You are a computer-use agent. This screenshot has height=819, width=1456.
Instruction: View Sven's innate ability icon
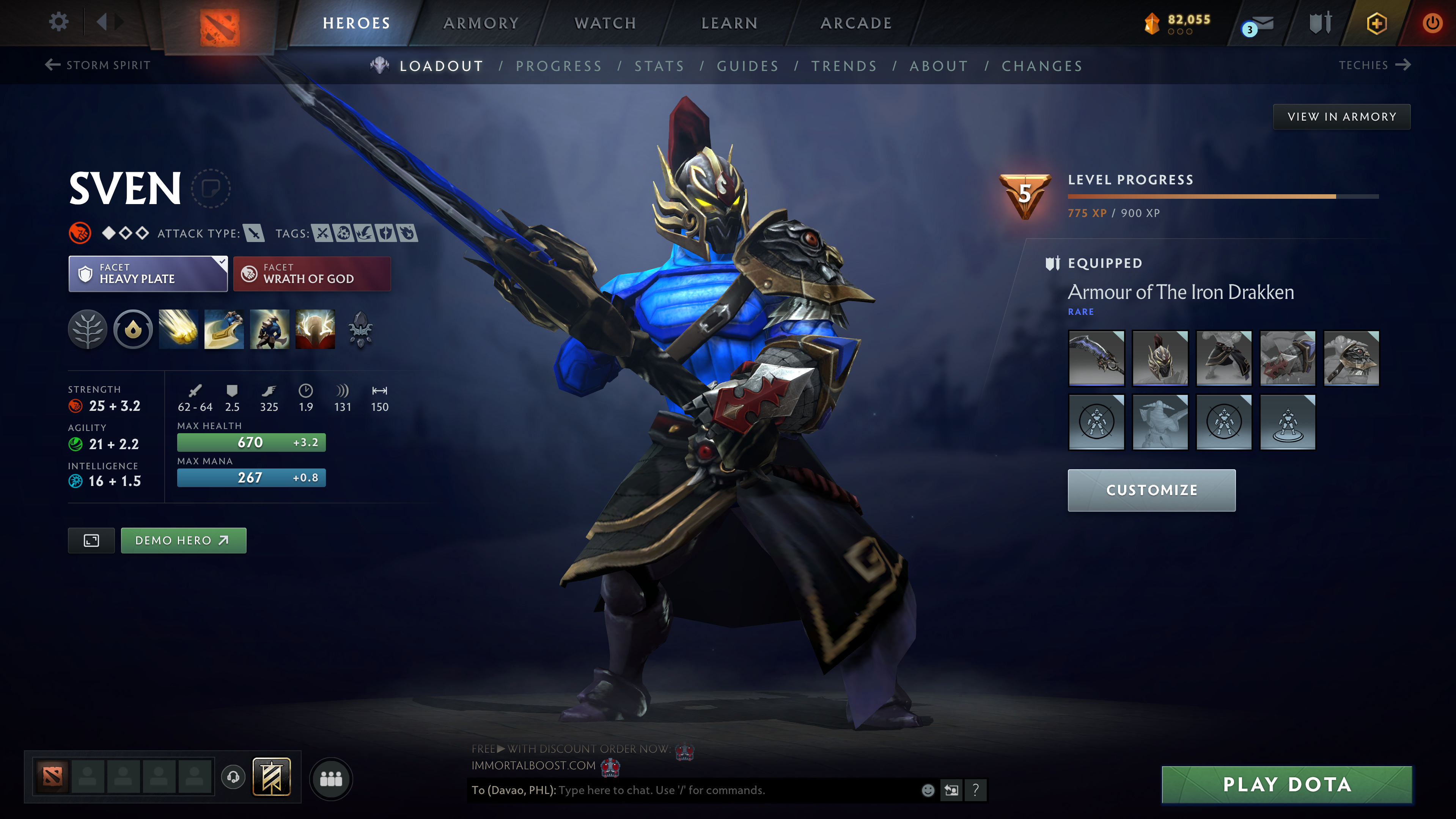pos(132,330)
